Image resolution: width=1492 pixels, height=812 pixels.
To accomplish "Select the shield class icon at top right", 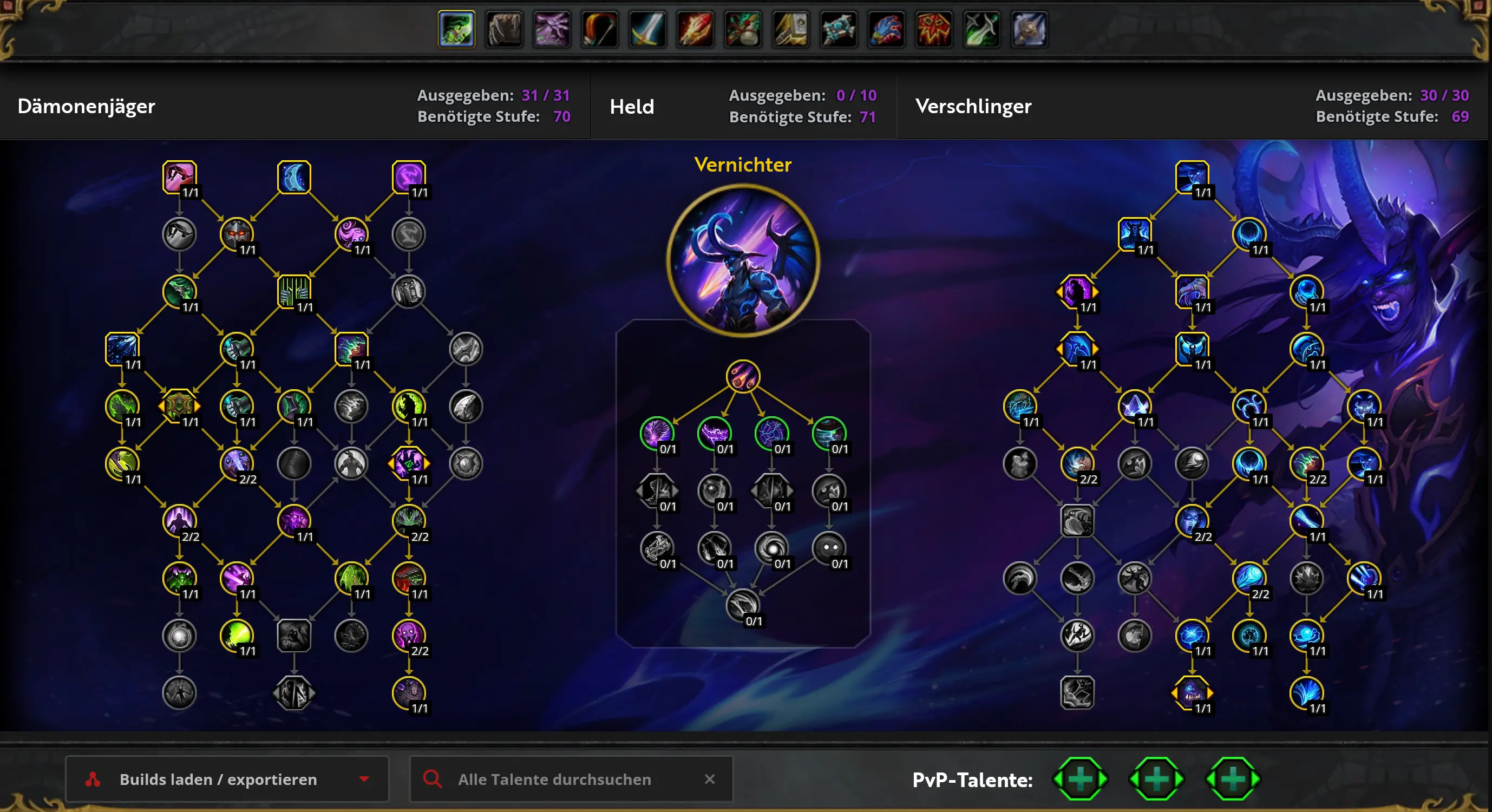I will (1029, 30).
